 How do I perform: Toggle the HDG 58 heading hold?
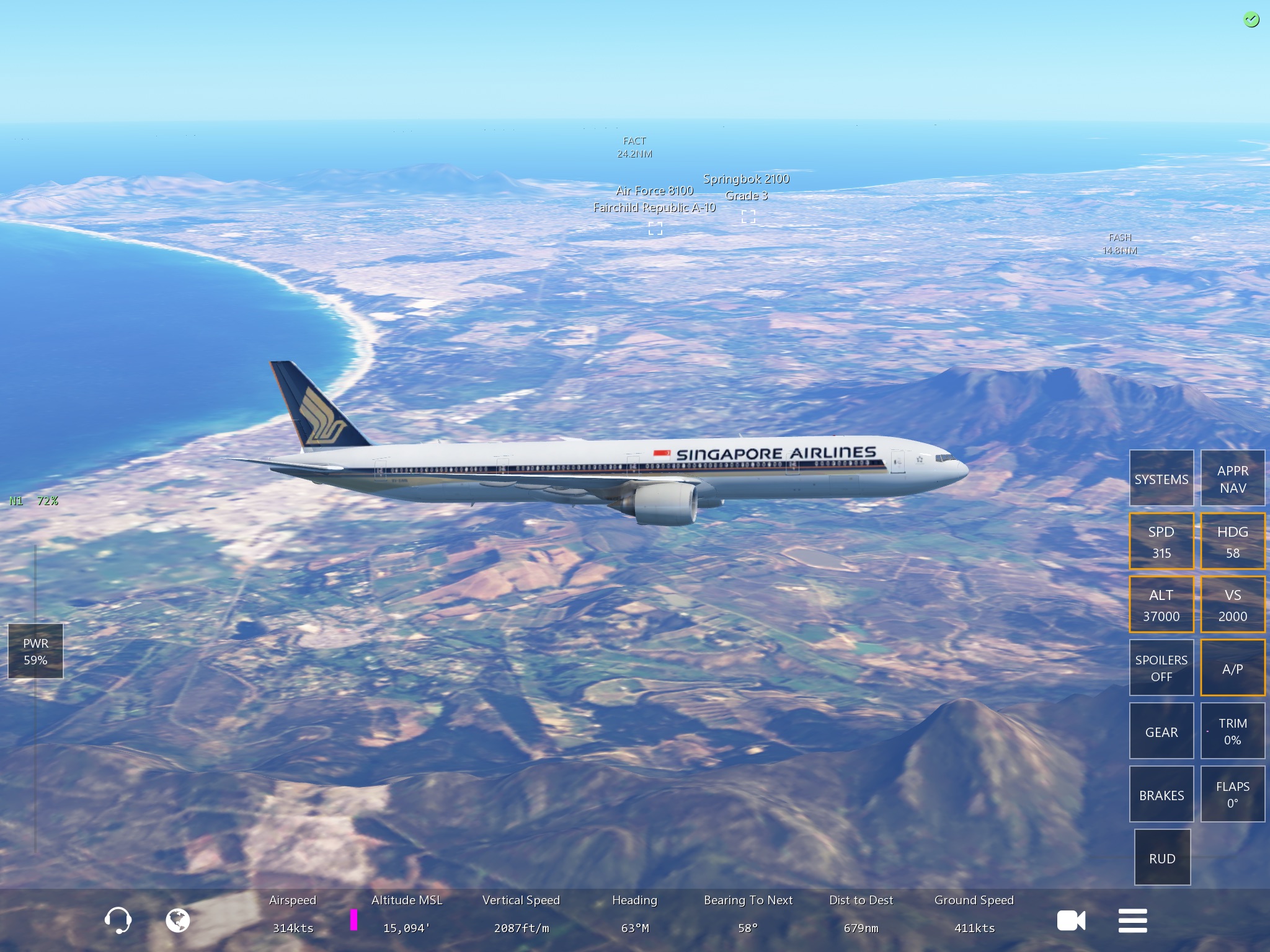[x=1232, y=541]
